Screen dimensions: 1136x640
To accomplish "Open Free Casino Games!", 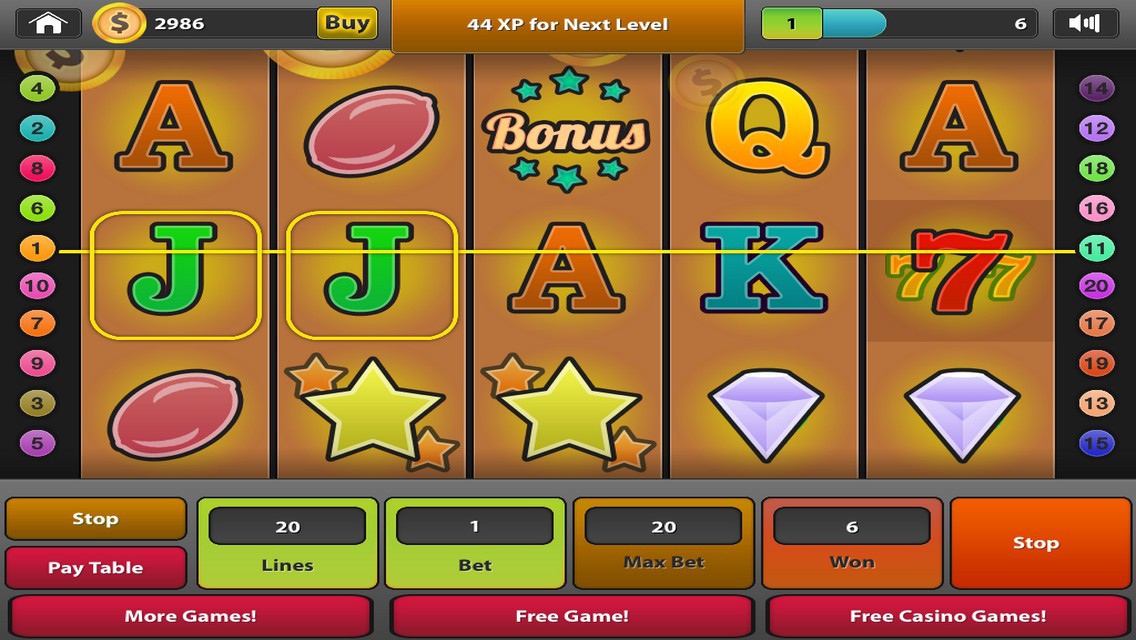I will pos(947,616).
